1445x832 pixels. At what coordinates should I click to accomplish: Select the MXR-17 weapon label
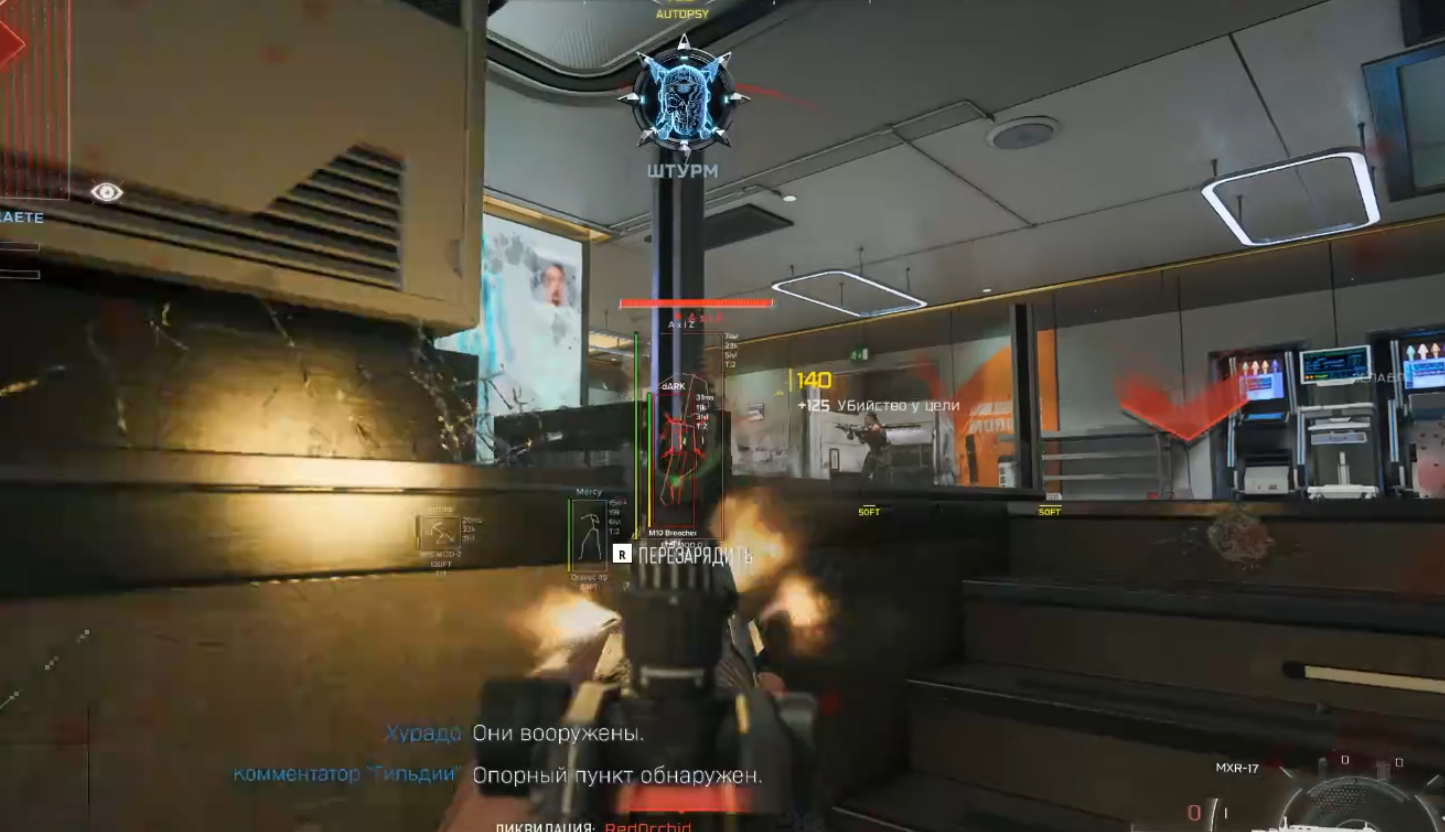click(x=1236, y=768)
